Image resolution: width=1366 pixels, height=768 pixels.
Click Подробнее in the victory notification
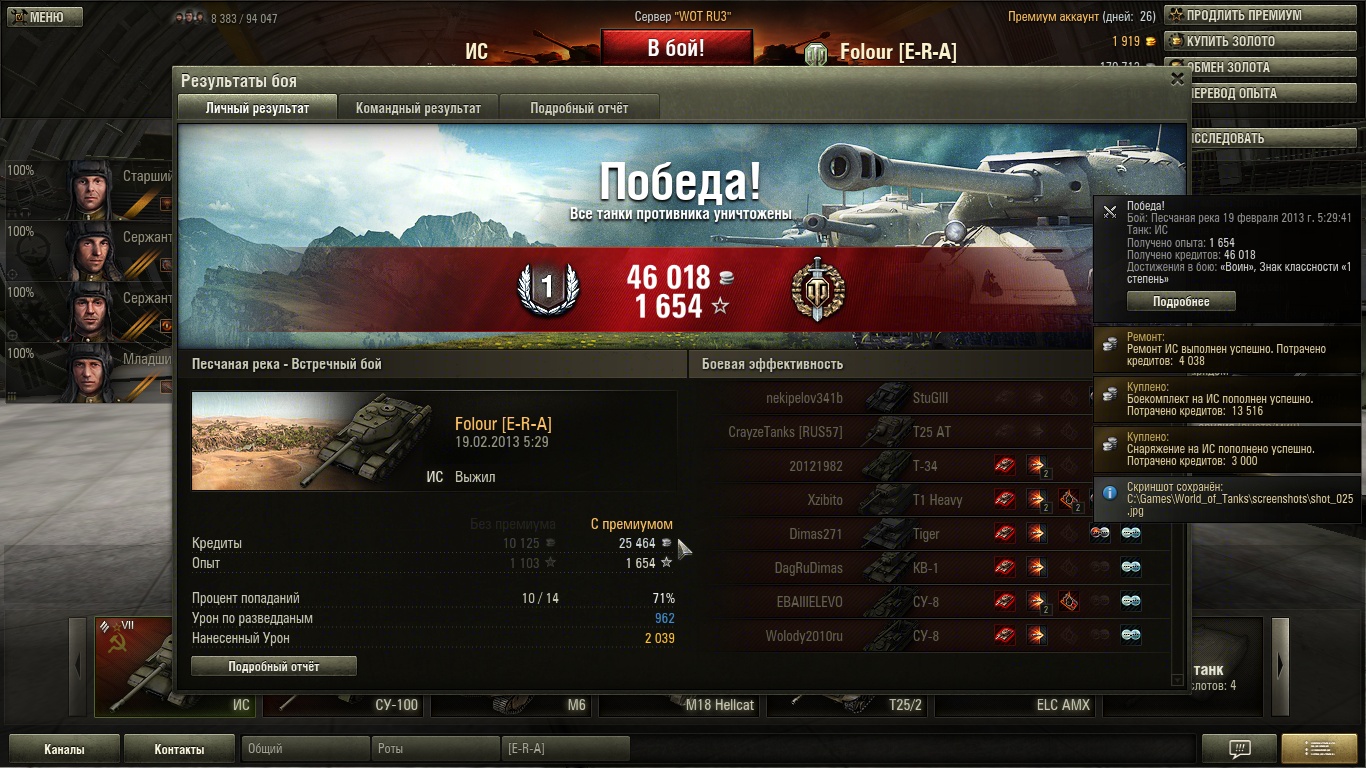tap(1181, 302)
